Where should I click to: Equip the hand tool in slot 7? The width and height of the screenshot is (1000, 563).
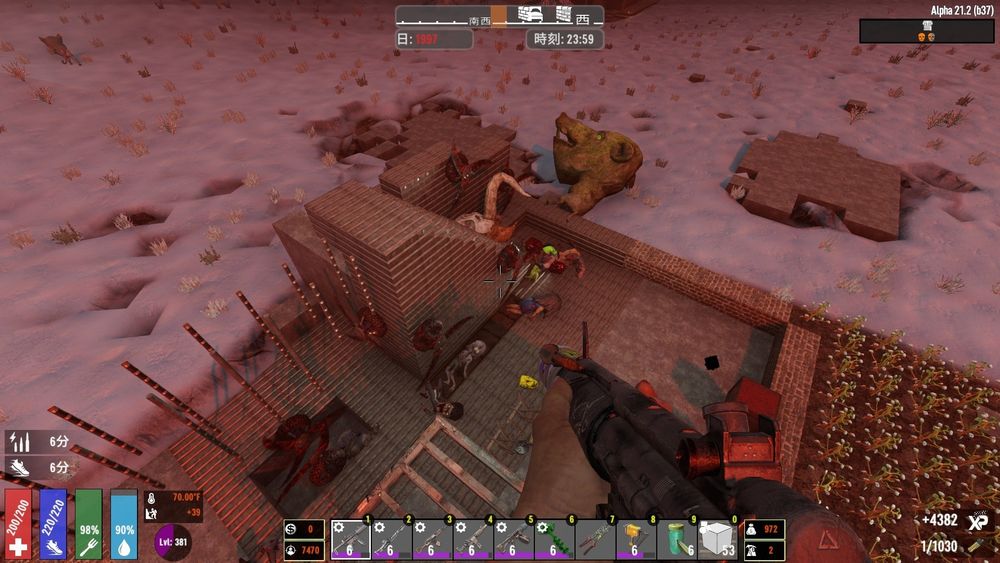(596, 540)
